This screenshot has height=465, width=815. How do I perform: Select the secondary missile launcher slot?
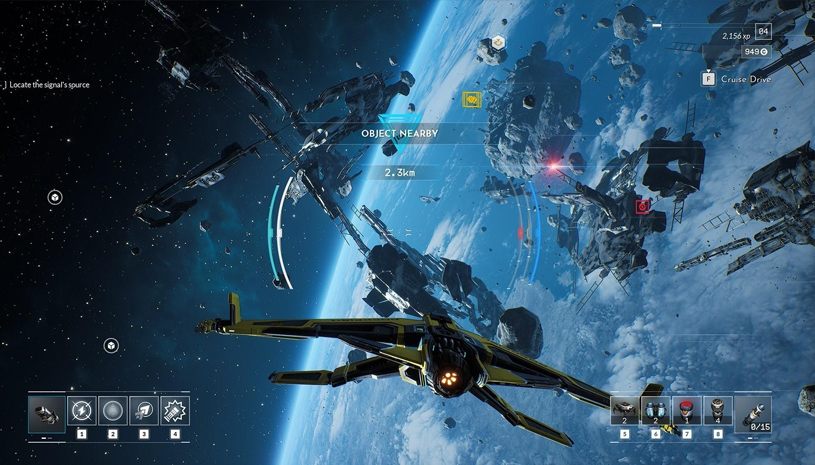pyautogui.click(x=753, y=413)
